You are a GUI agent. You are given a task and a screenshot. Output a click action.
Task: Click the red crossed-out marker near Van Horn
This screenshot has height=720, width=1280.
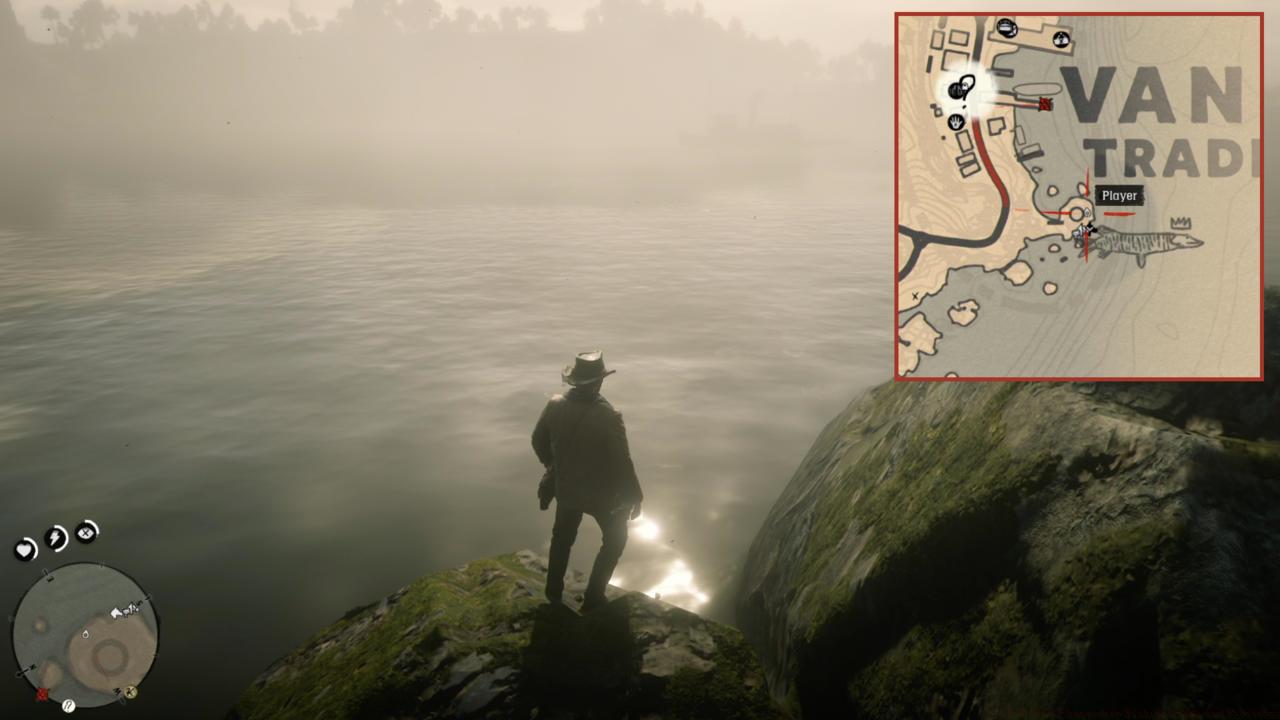[1045, 103]
